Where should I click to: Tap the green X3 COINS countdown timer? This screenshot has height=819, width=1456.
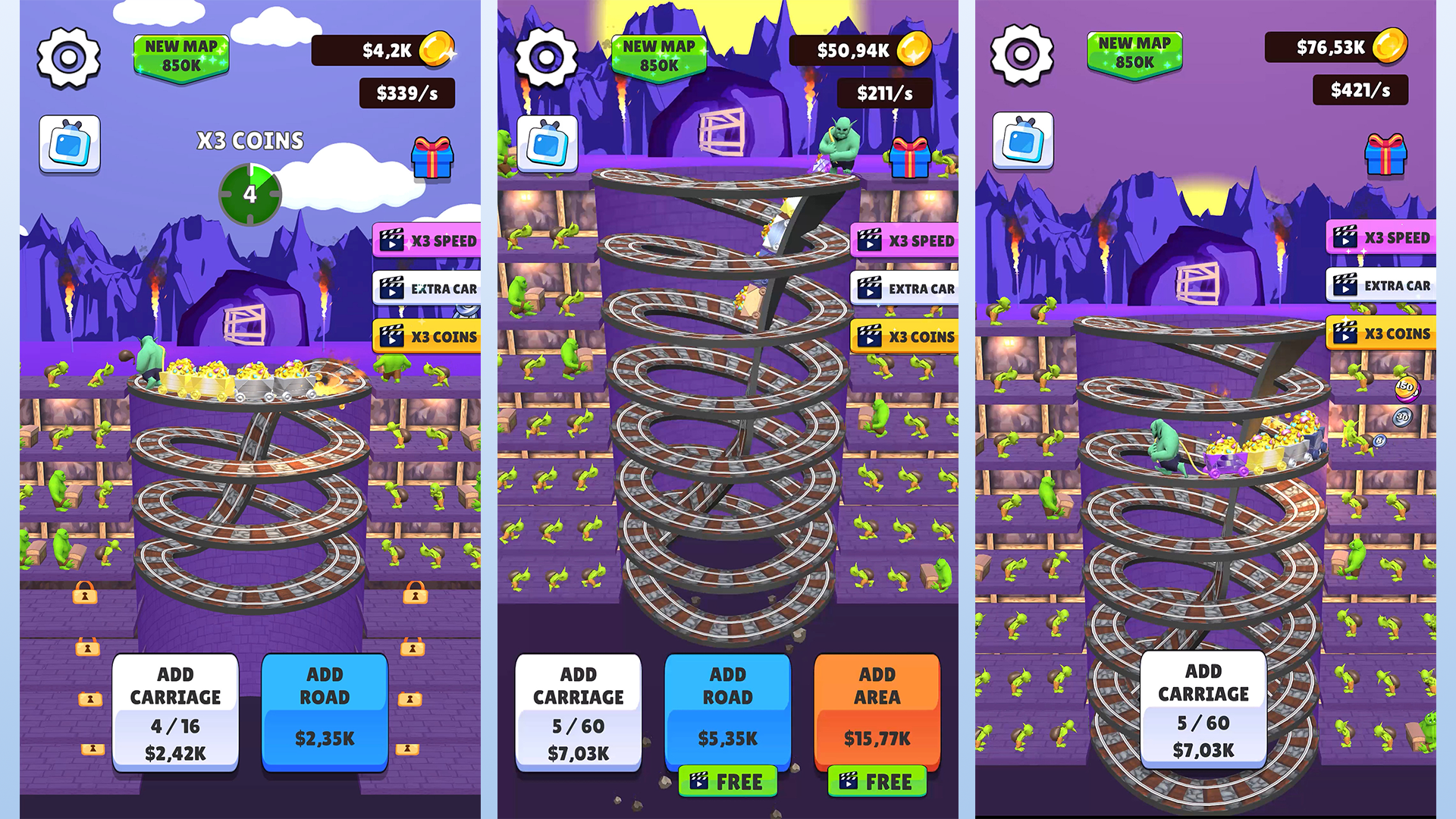point(249,195)
